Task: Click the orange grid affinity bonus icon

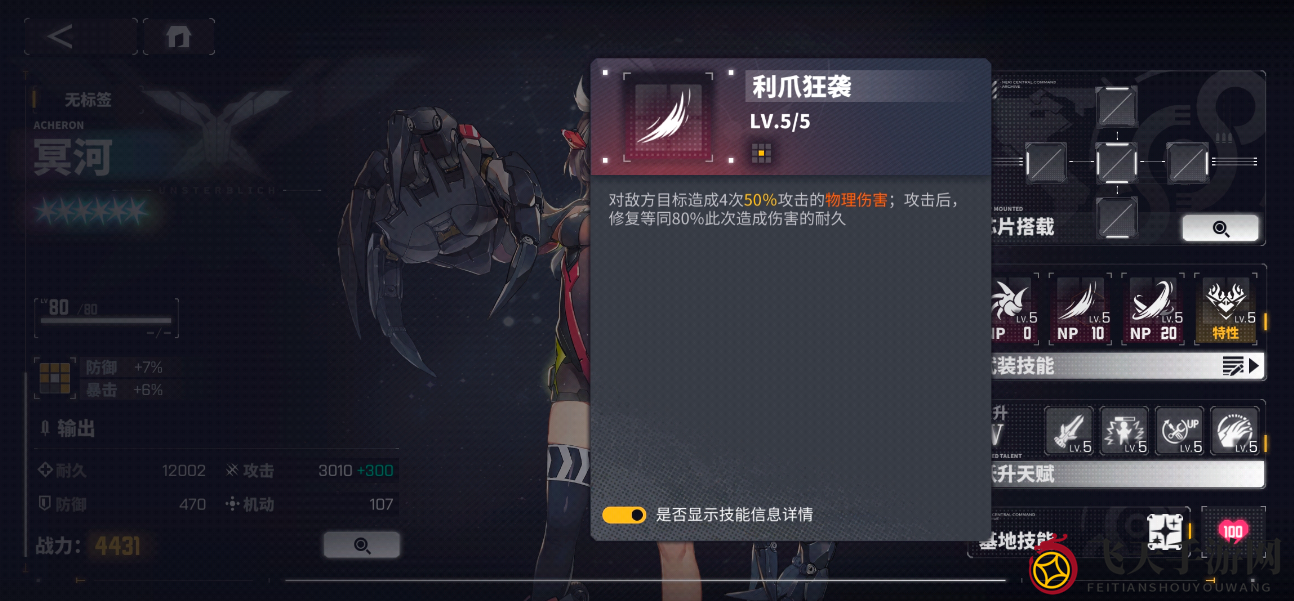Action: (x=53, y=380)
